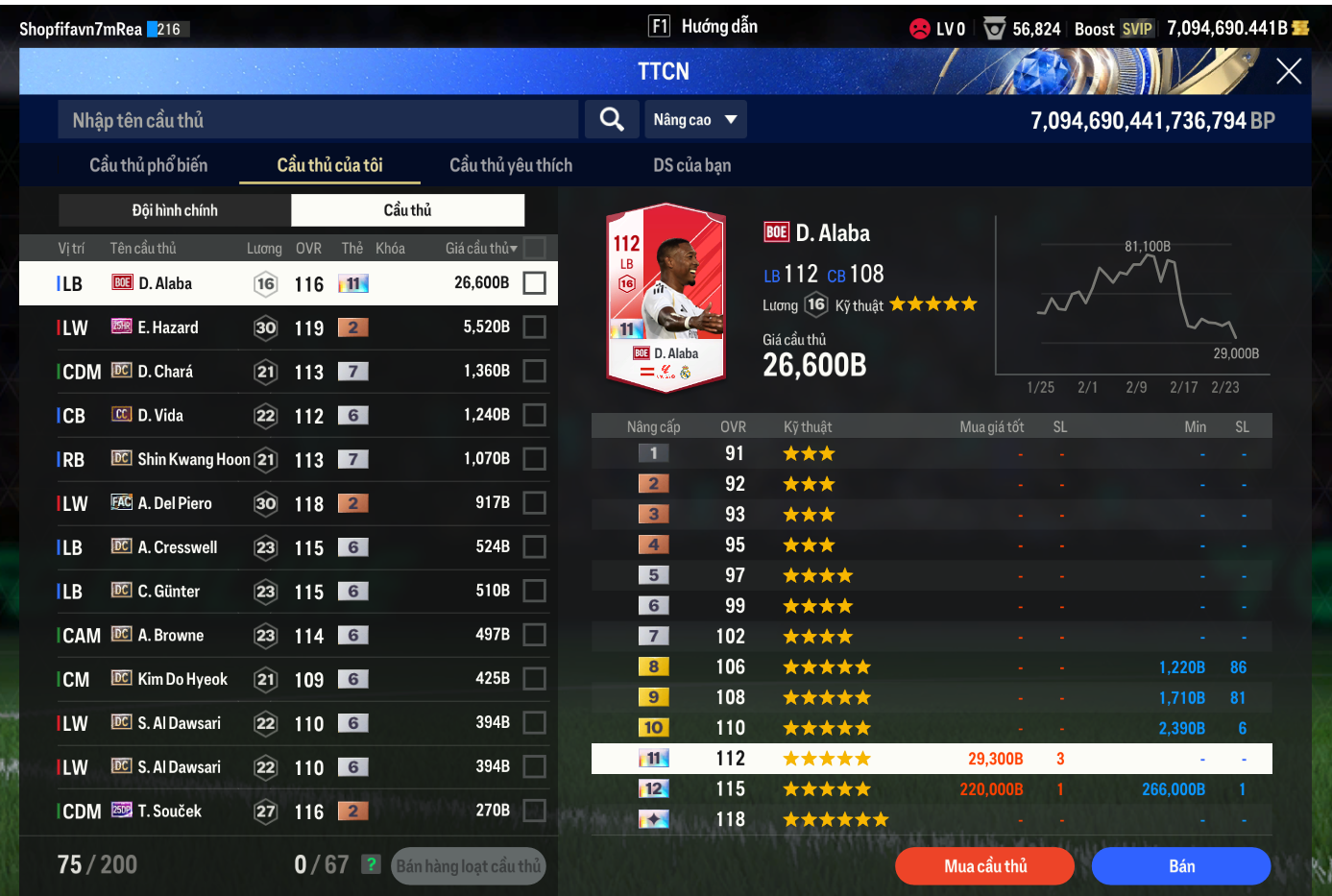Click the player name search field
Viewport: 1332px width, 896px height.
point(317,120)
